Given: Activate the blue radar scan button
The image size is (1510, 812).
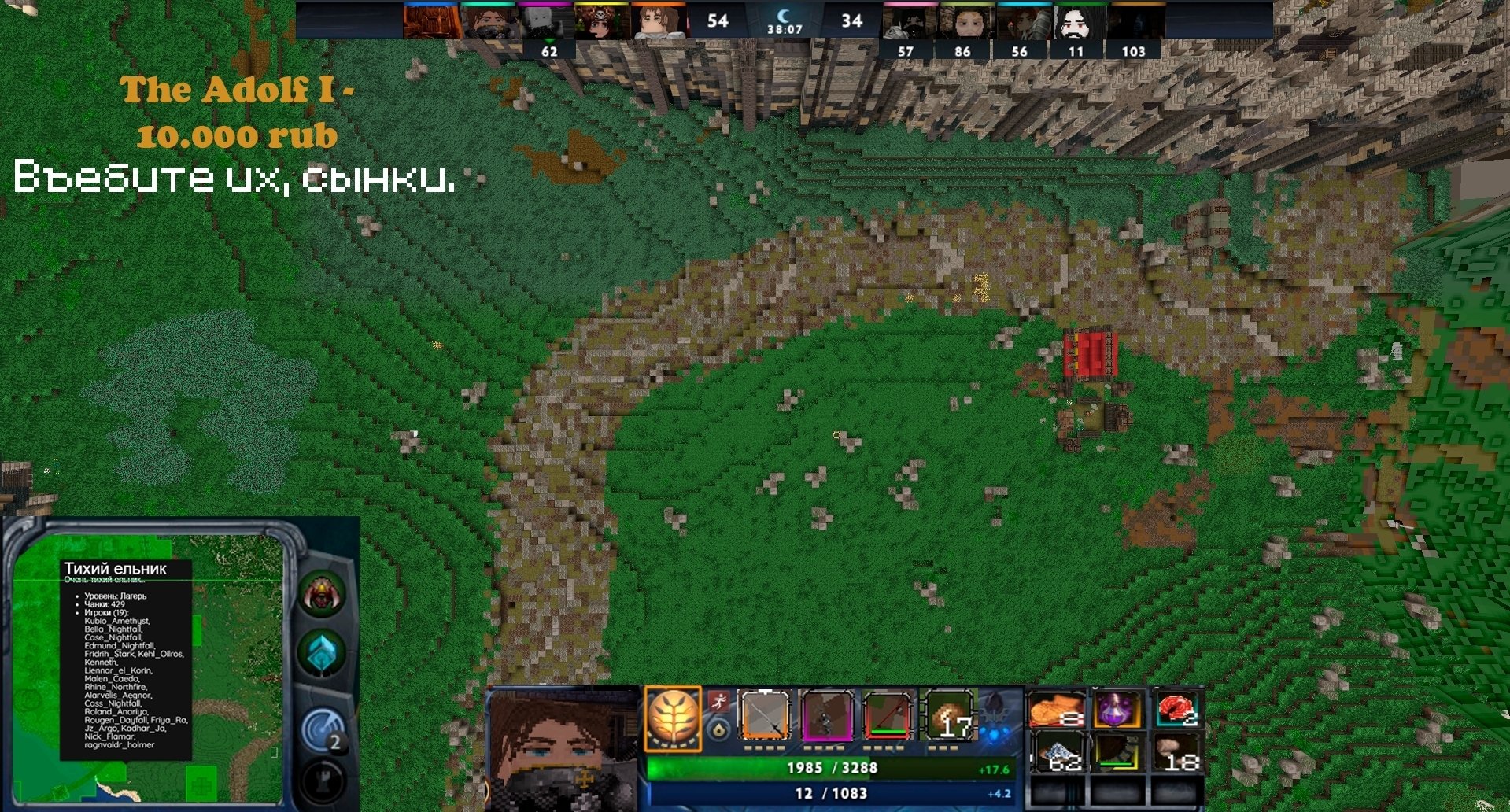Looking at the screenshot, I should click(323, 729).
